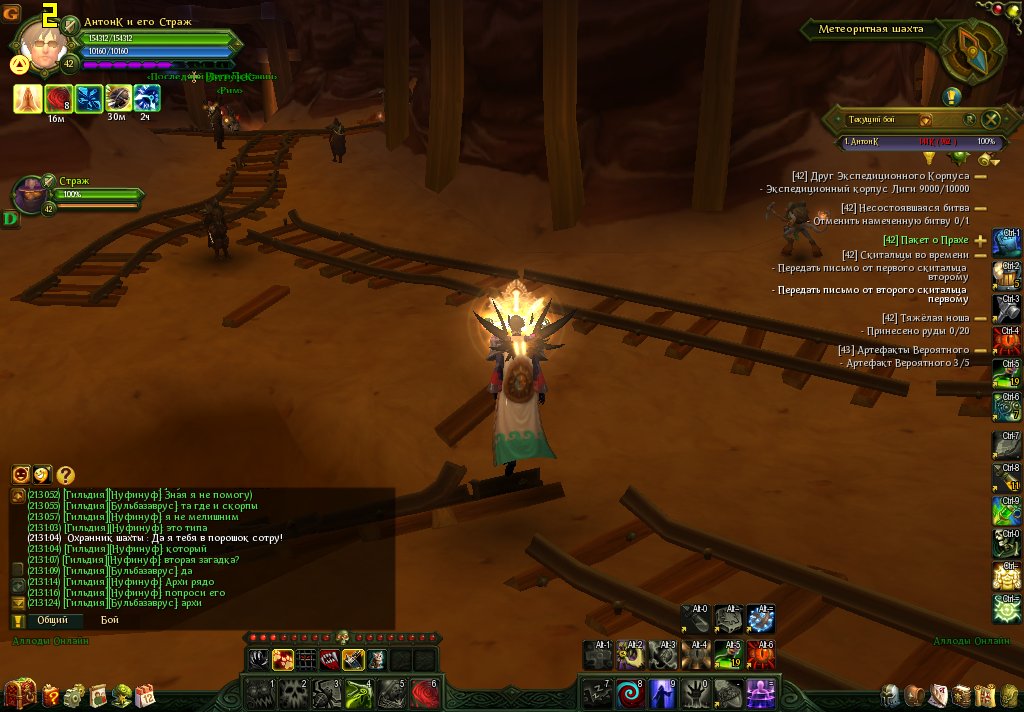Activate the blue-red swirl ability in slot 8

click(630, 692)
